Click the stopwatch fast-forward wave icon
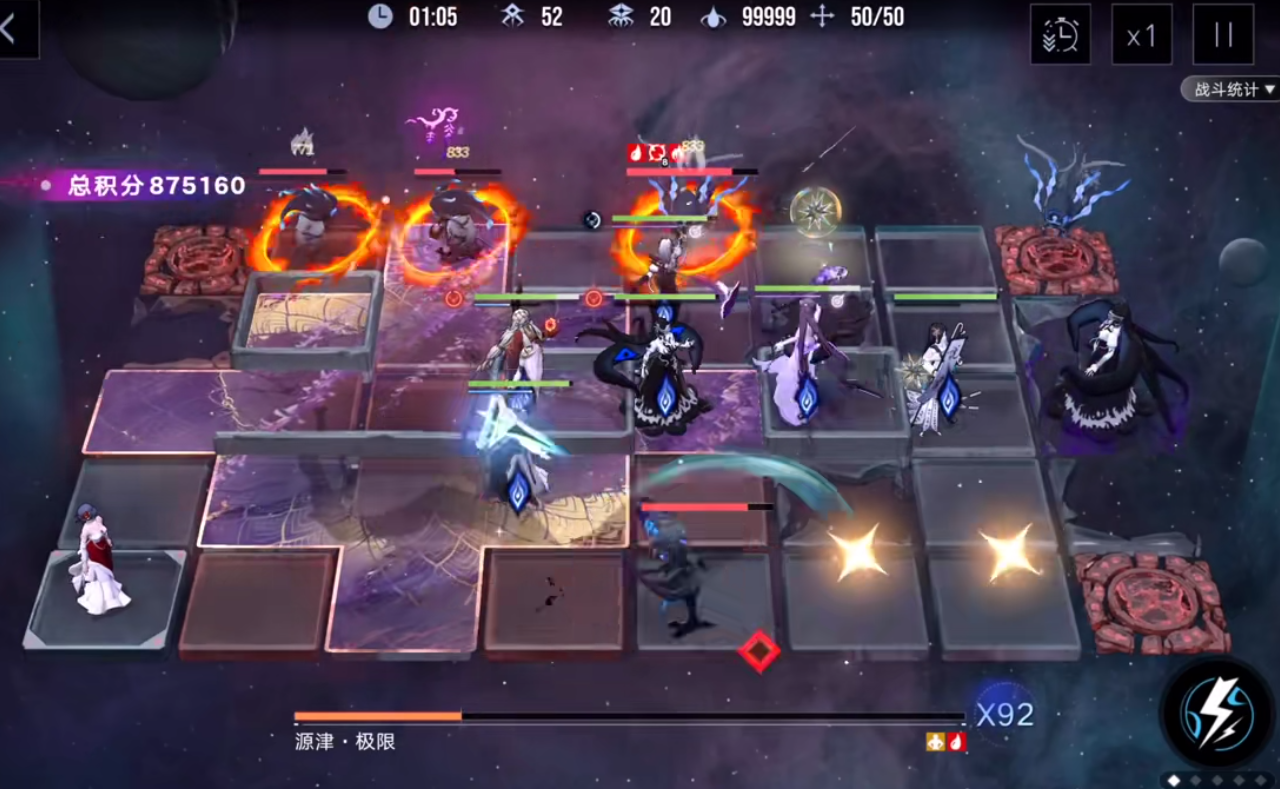Screen dimensions: 1280x789 (x=1060, y=34)
